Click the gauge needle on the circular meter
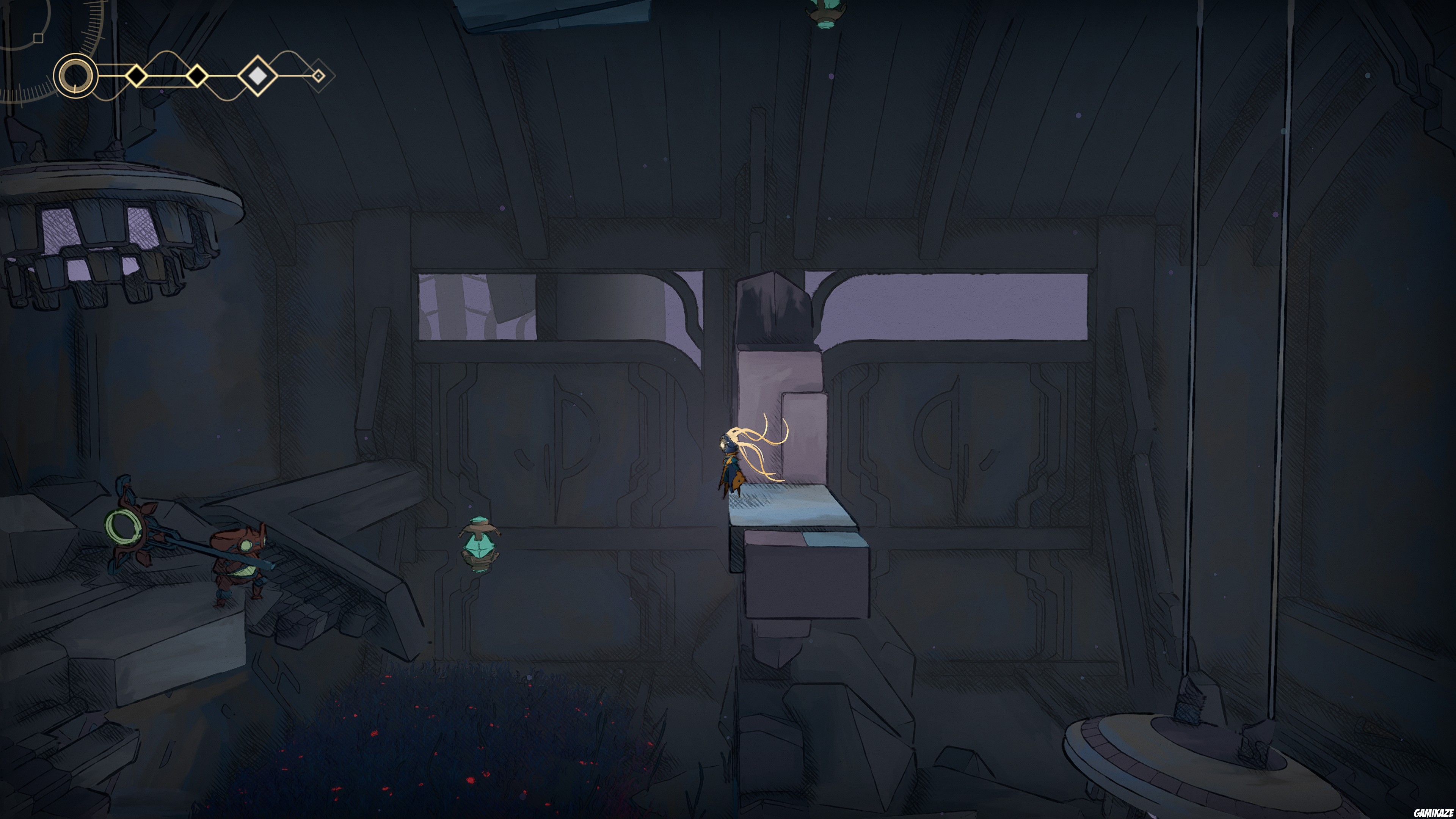Viewport: 1456px width, 819px height. (x=75, y=89)
